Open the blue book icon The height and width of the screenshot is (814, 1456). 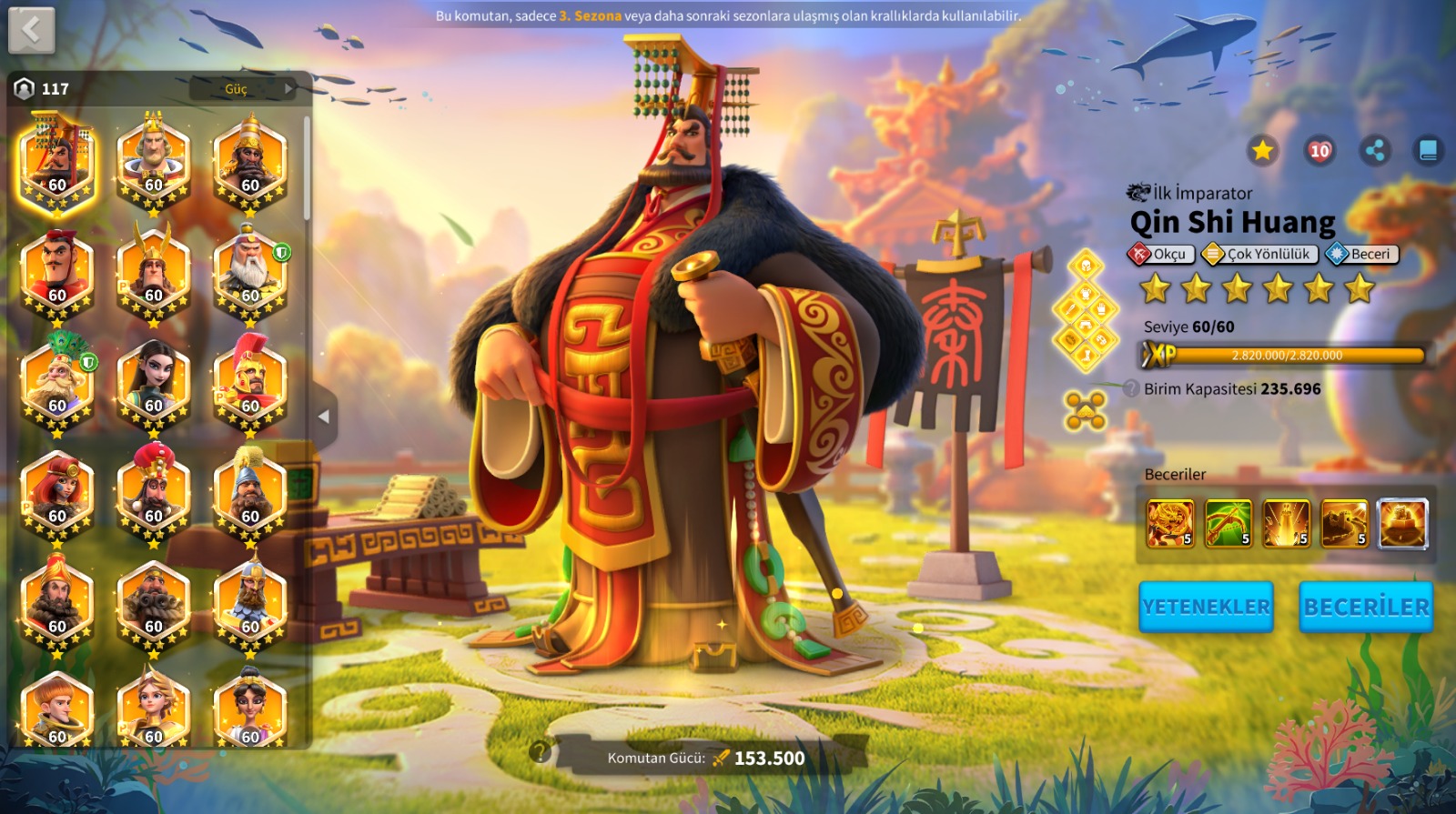tap(1428, 150)
